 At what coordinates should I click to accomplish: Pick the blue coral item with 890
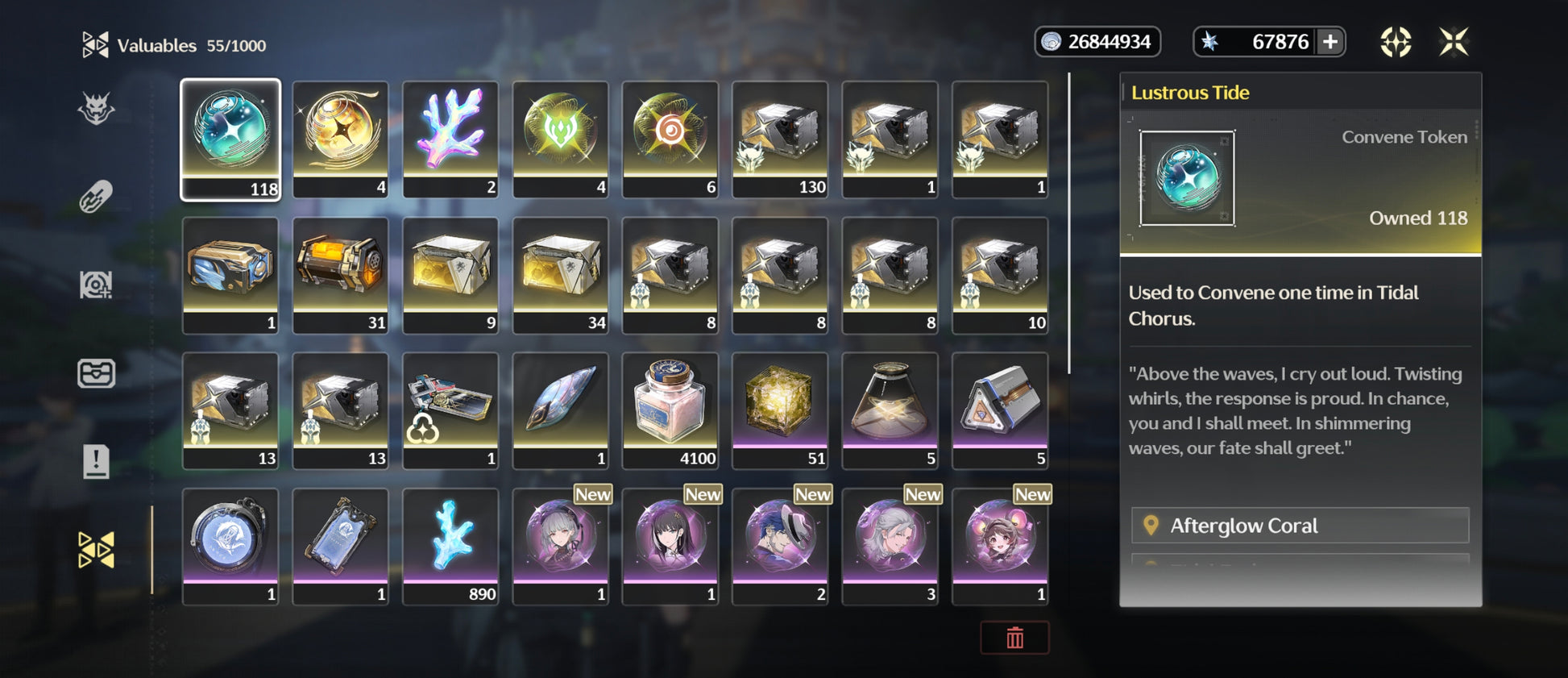click(450, 546)
